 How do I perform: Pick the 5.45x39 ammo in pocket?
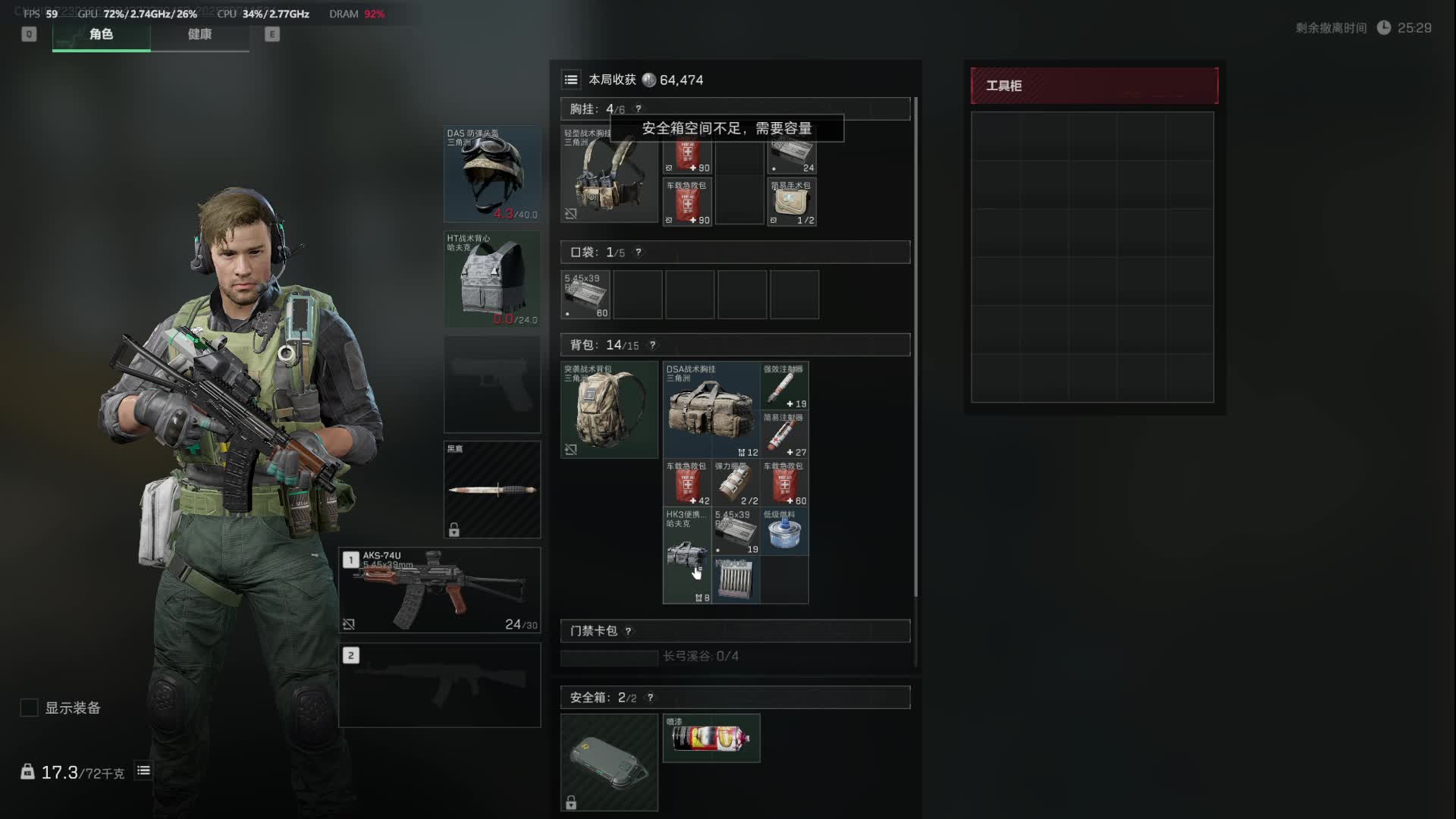[x=585, y=295]
